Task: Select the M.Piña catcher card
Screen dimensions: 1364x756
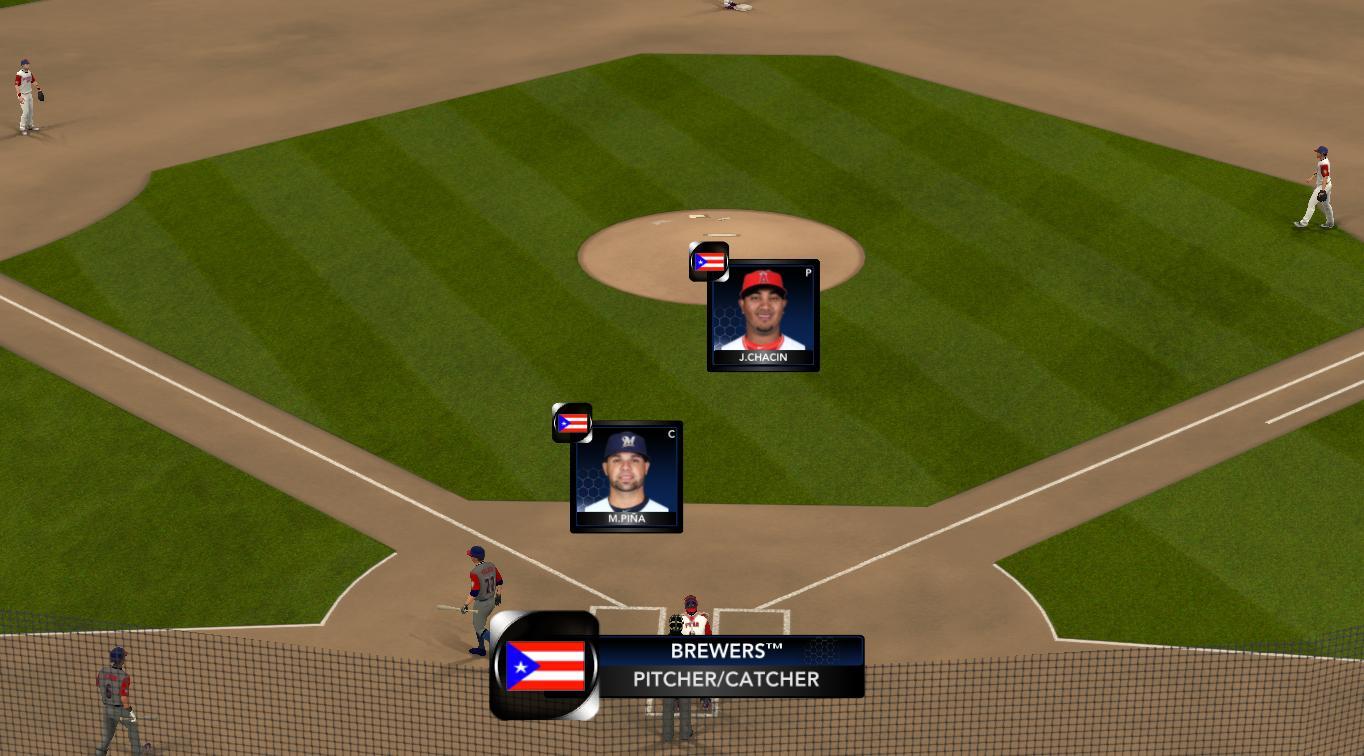Action: [626, 477]
